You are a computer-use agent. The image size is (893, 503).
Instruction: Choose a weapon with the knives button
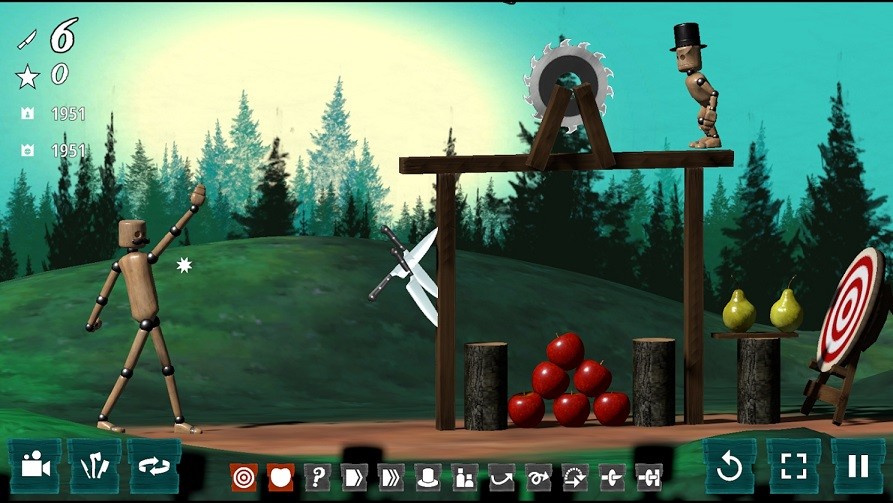[95, 465]
